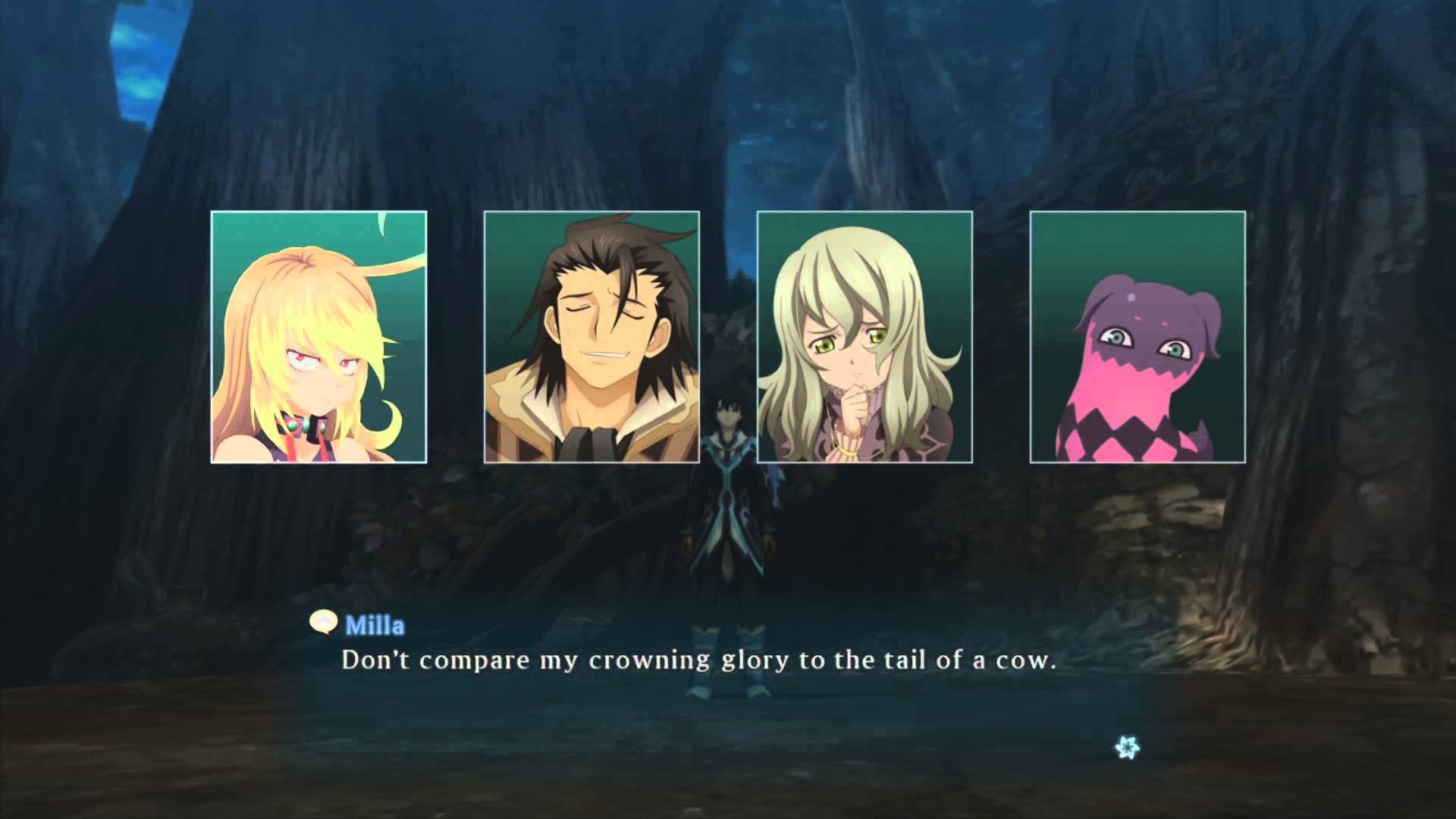Select the blonde Milla skit portrait
This screenshot has height=819, width=1456.
point(318,337)
